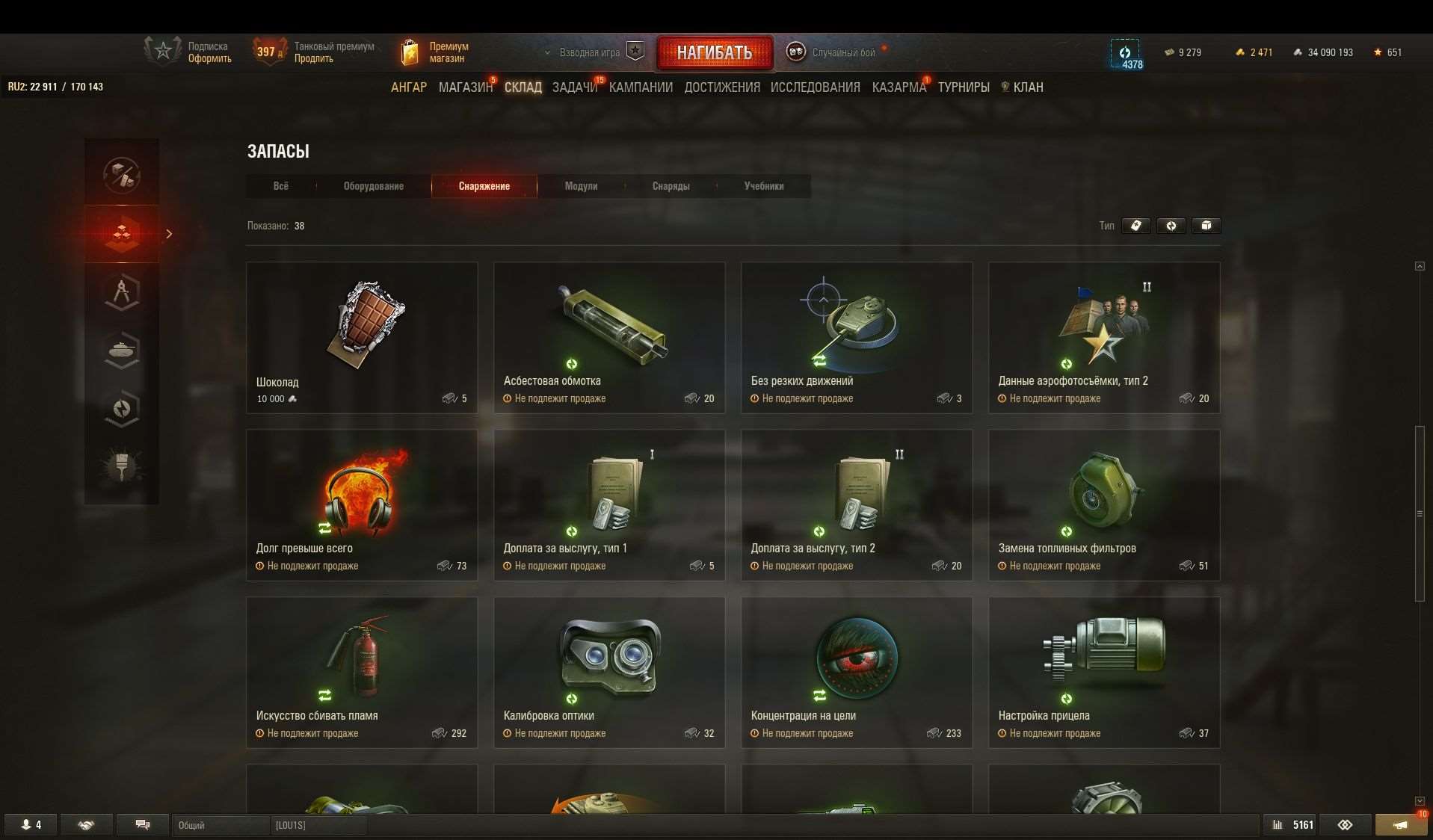The height and width of the screenshot is (840, 1433).
Task: Toggle the consumables type filter
Action: 1136,226
